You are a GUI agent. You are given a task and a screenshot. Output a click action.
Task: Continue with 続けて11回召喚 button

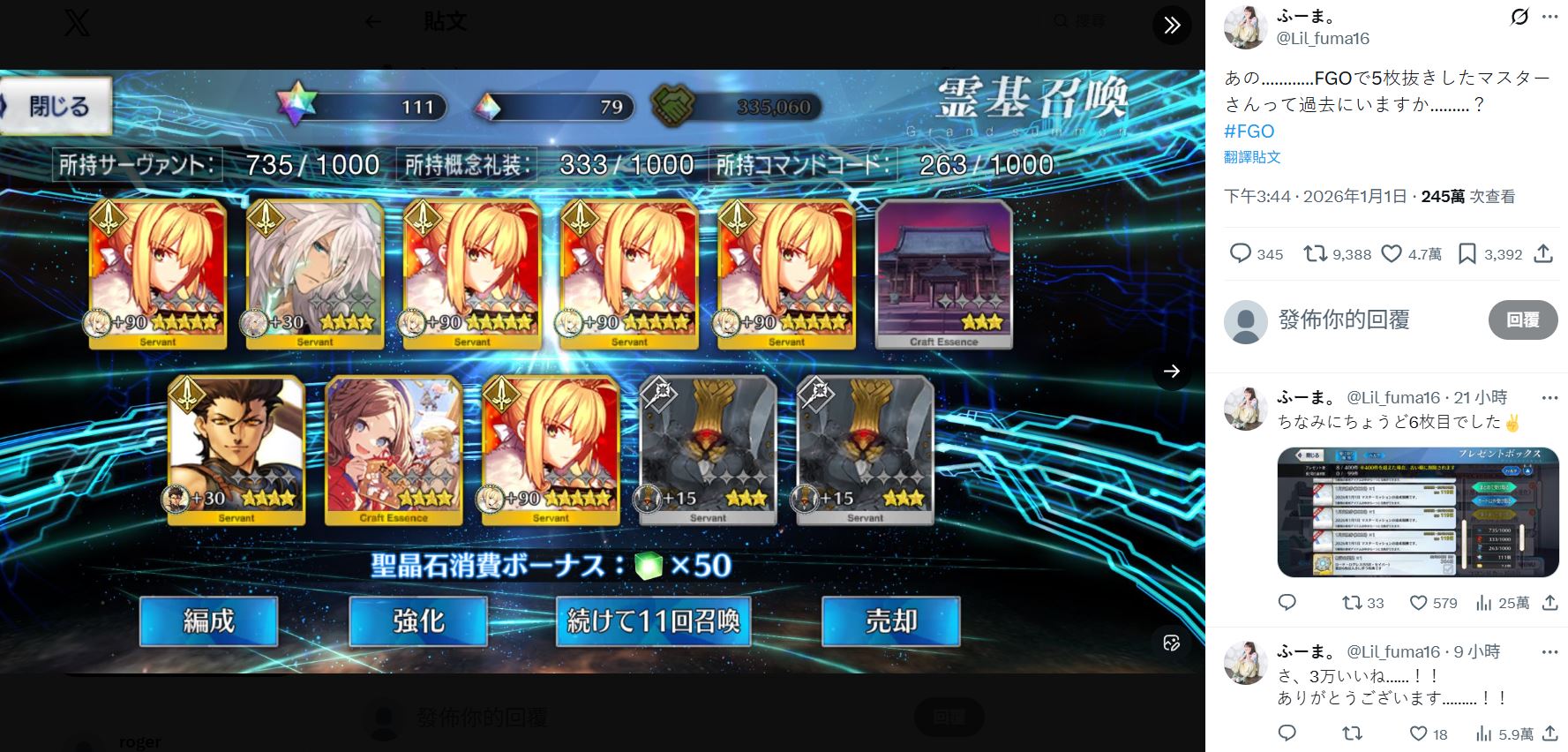pyautogui.click(x=653, y=620)
